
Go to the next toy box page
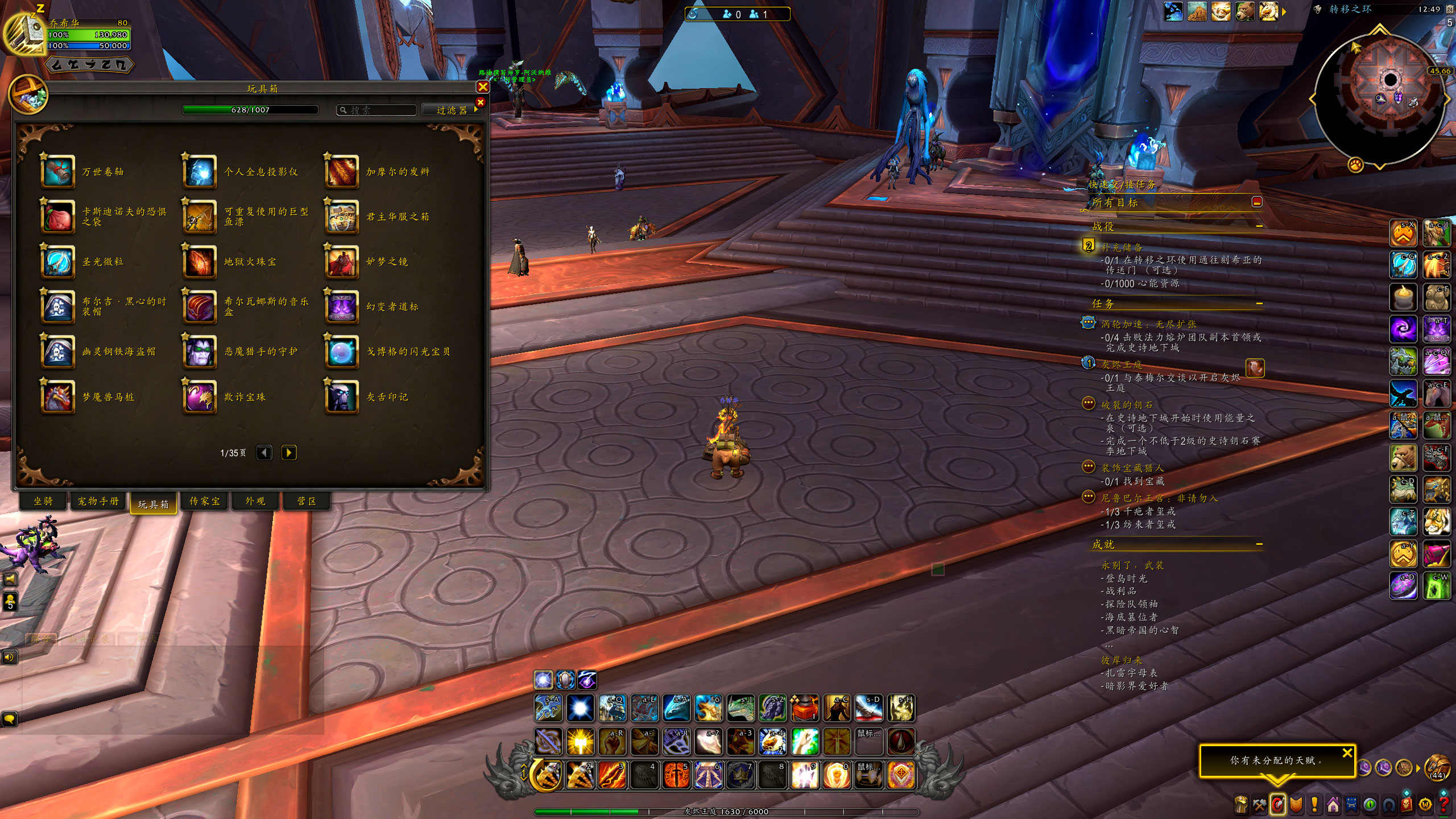[x=289, y=453]
